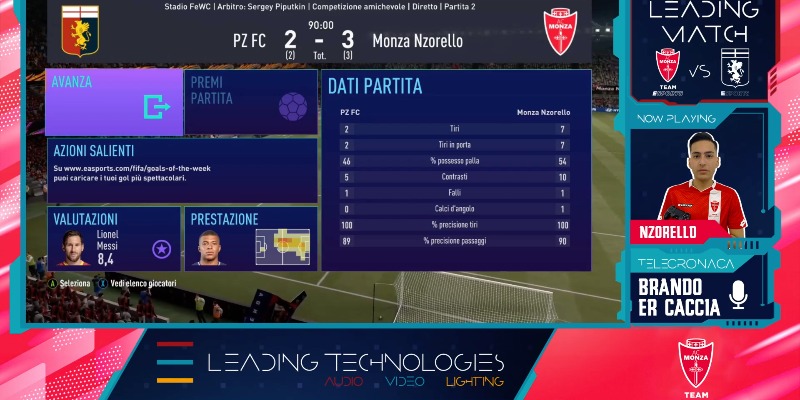The height and width of the screenshot is (400, 800).
Task: Click the Dati Partita statistics panel
Action: [x=455, y=170]
